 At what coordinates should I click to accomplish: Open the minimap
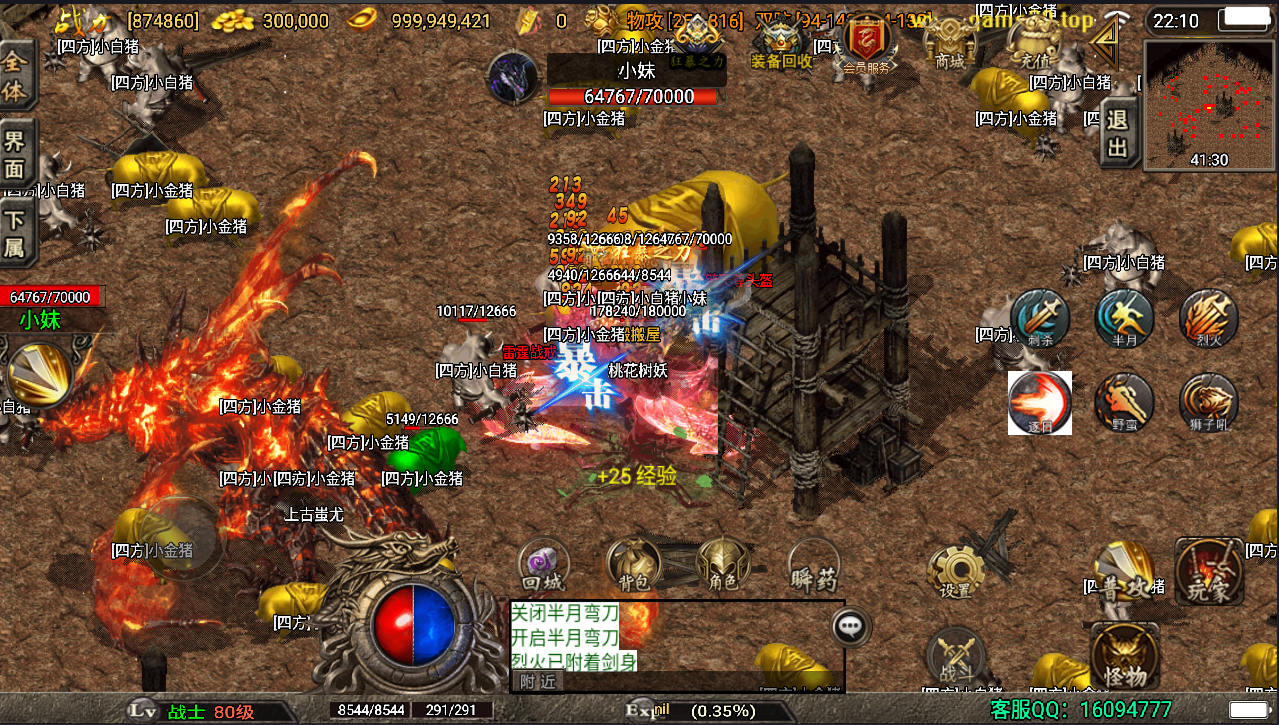click(1209, 104)
